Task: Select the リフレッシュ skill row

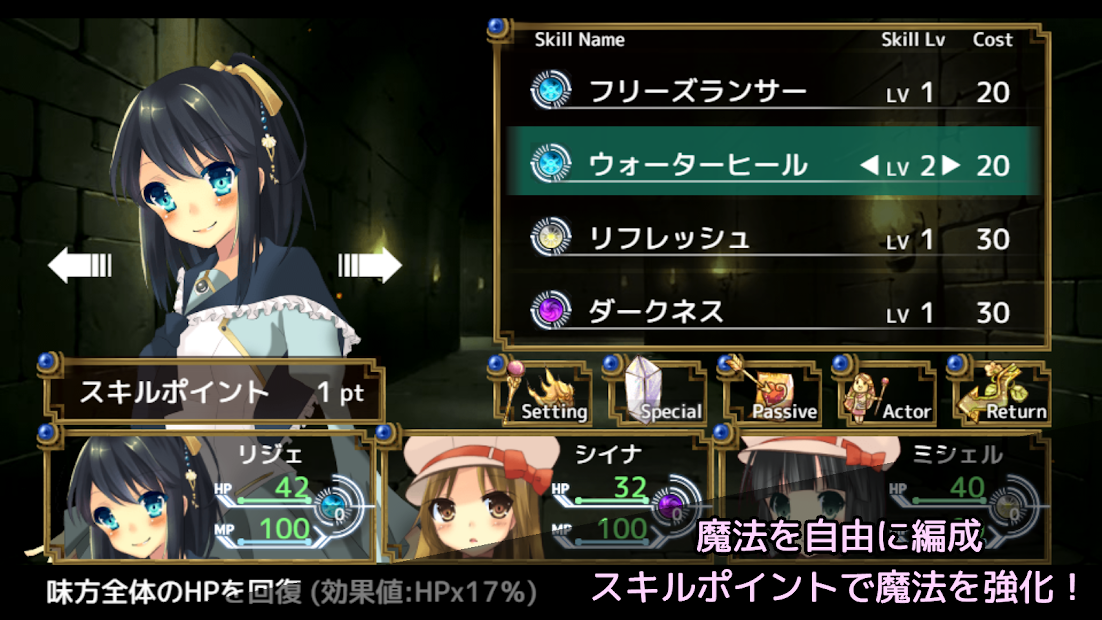Action: click(x=770, y=239)
